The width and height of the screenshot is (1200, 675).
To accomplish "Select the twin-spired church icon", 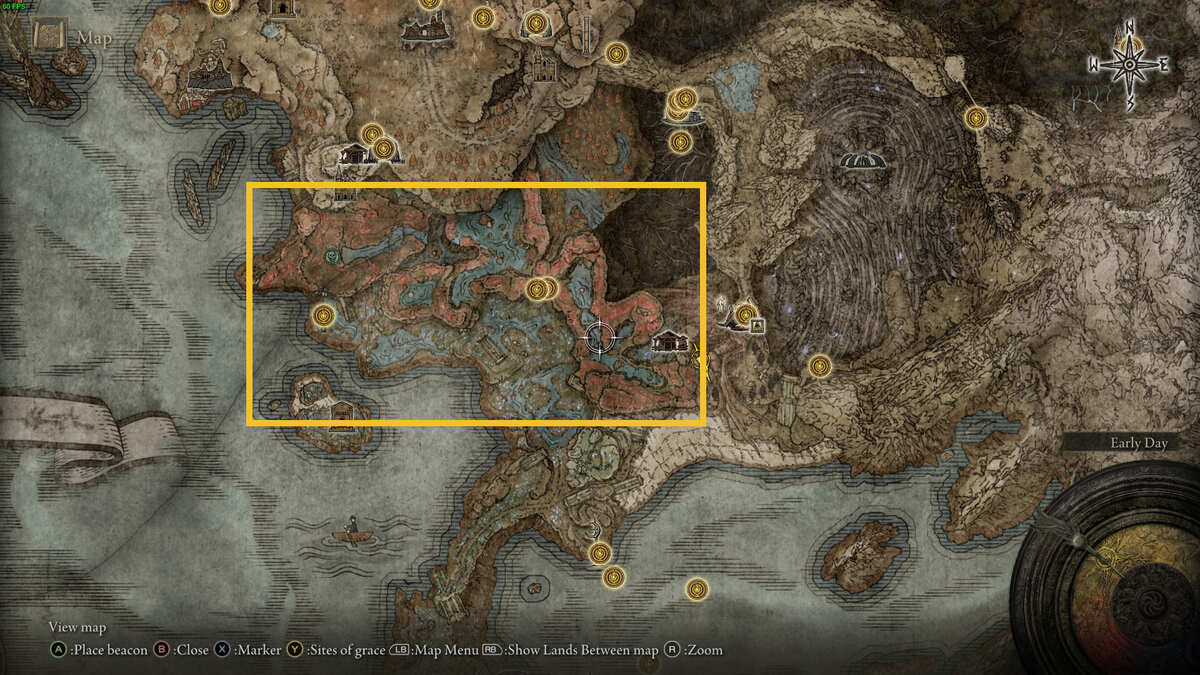I will click(545, 67).
